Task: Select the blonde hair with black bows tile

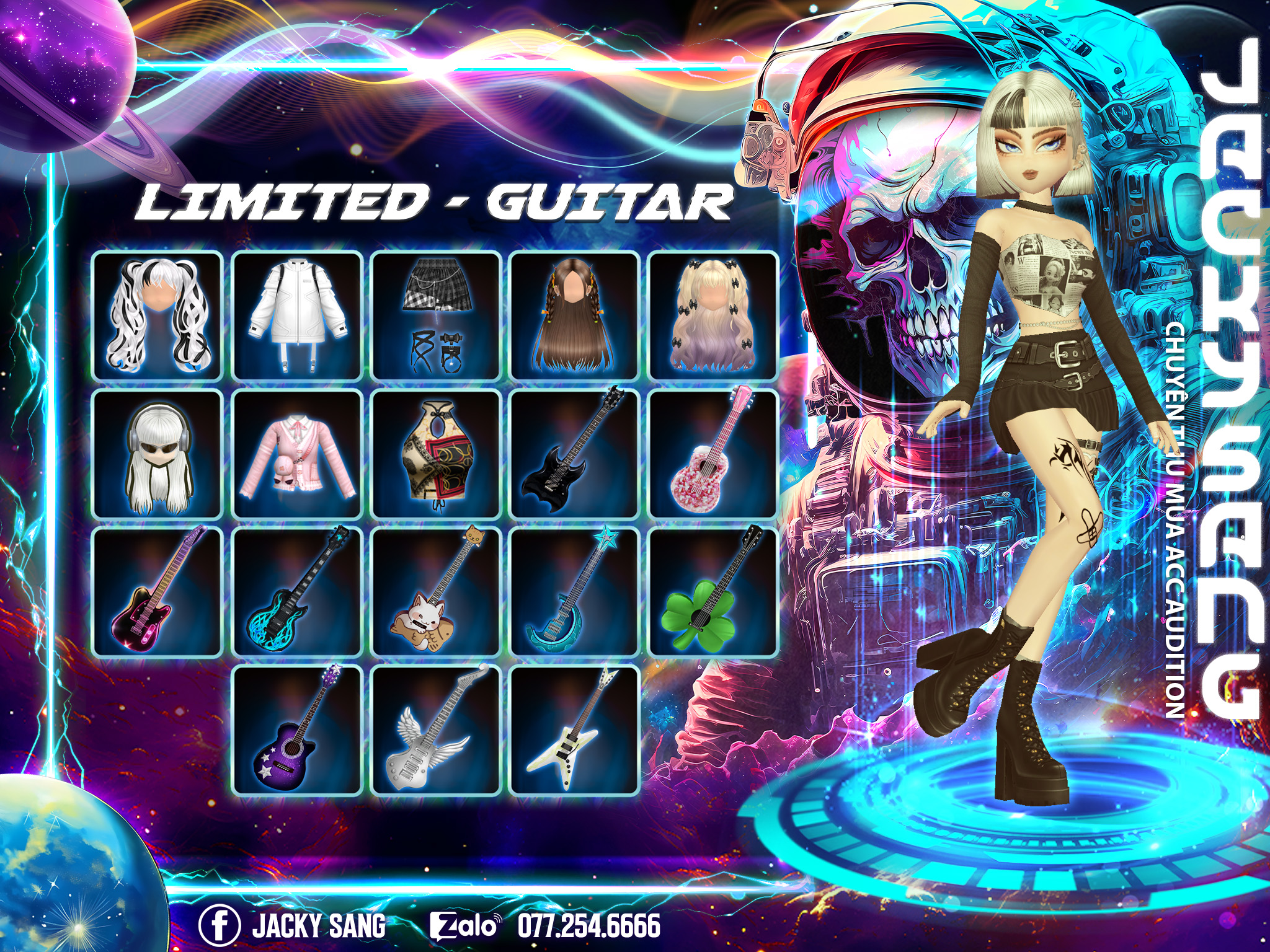Action: 713,315
